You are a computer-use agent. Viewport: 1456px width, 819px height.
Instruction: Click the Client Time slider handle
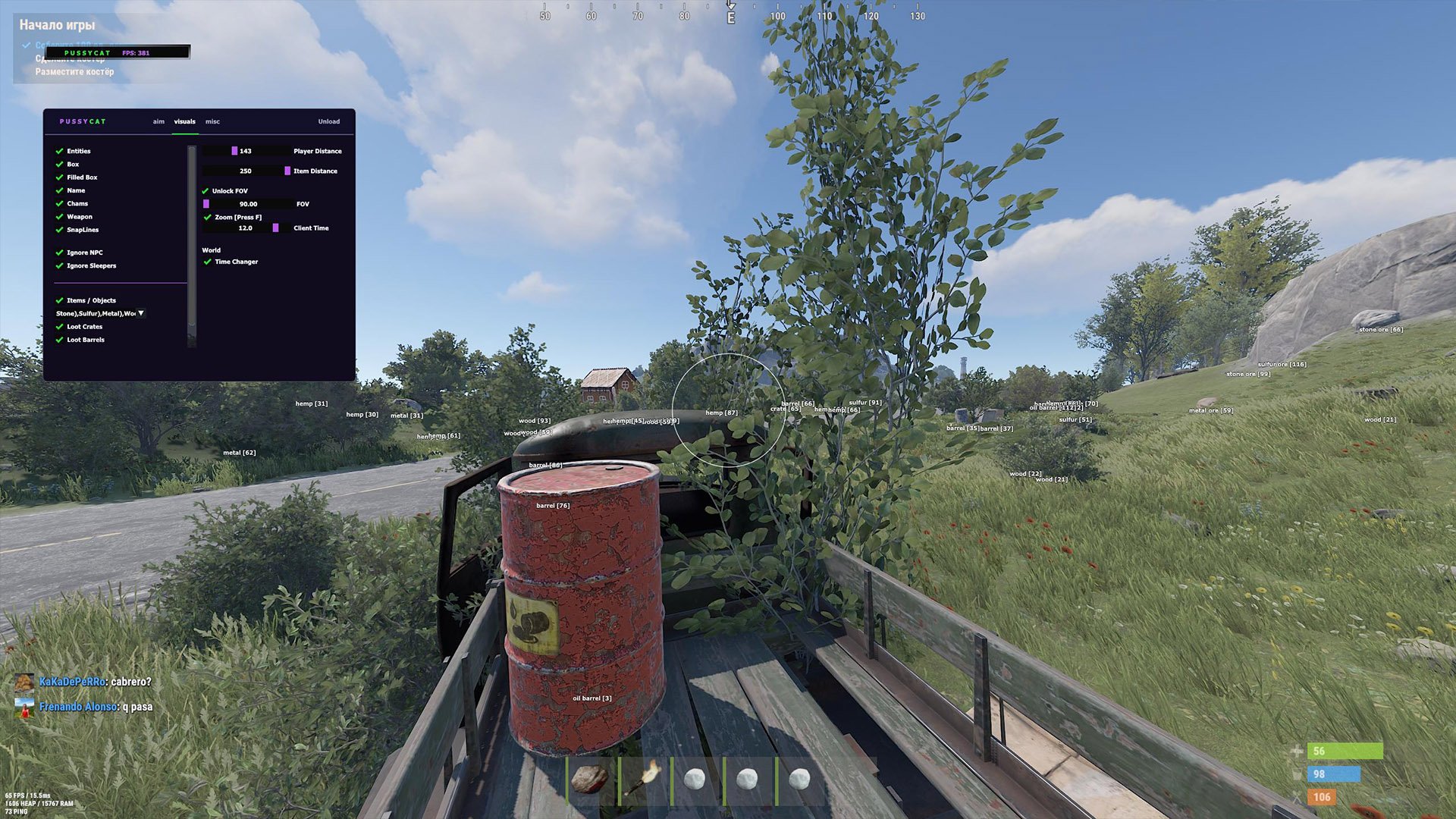pos(275,227)
